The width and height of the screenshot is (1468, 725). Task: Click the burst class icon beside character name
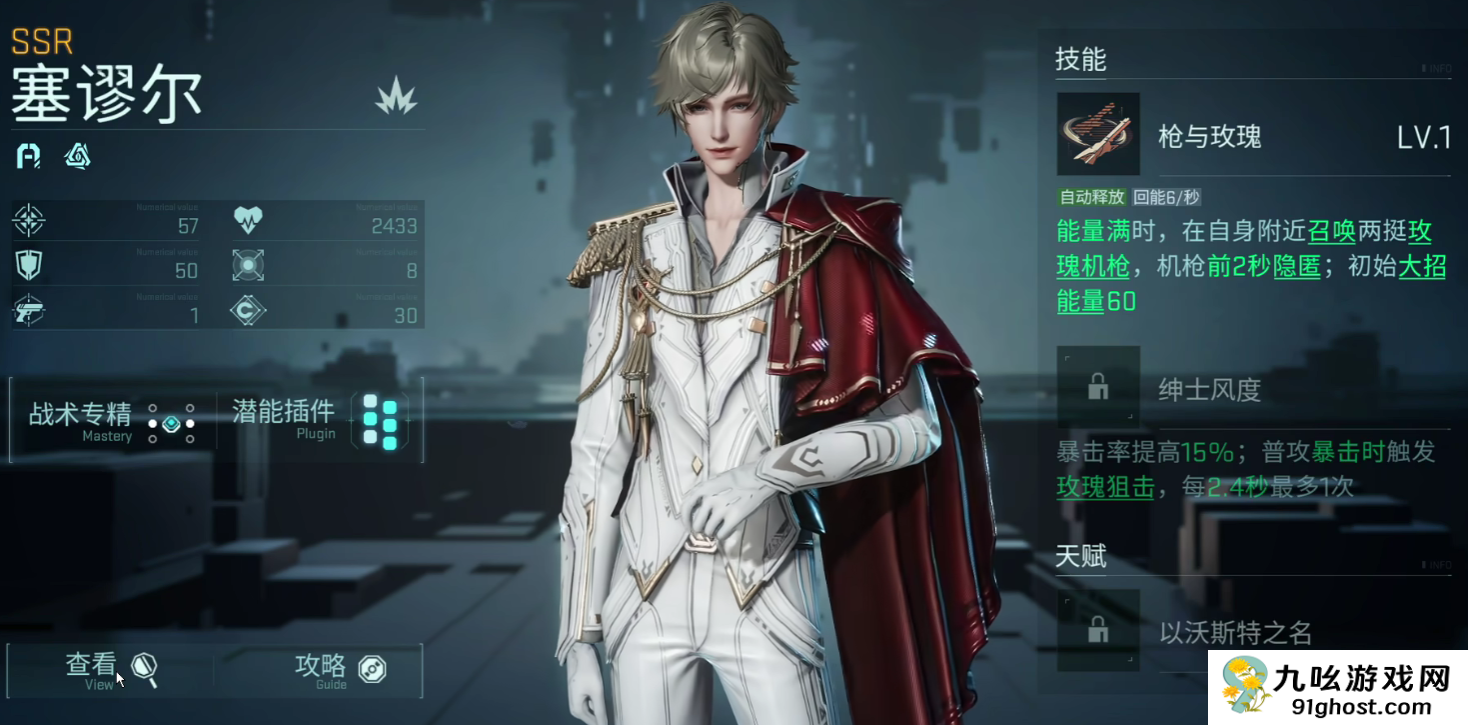pyautogui.click(x=396, y=96)
